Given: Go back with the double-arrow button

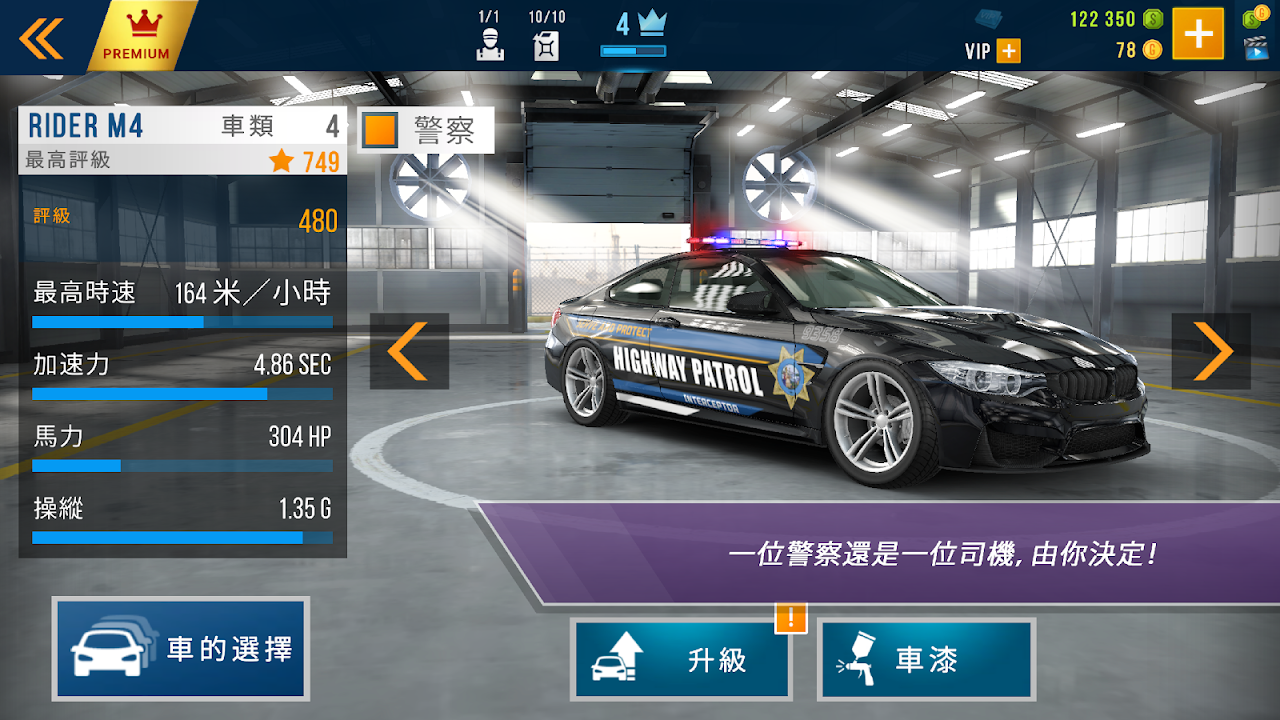Looking at the screenshot, I should click(41, 37).
